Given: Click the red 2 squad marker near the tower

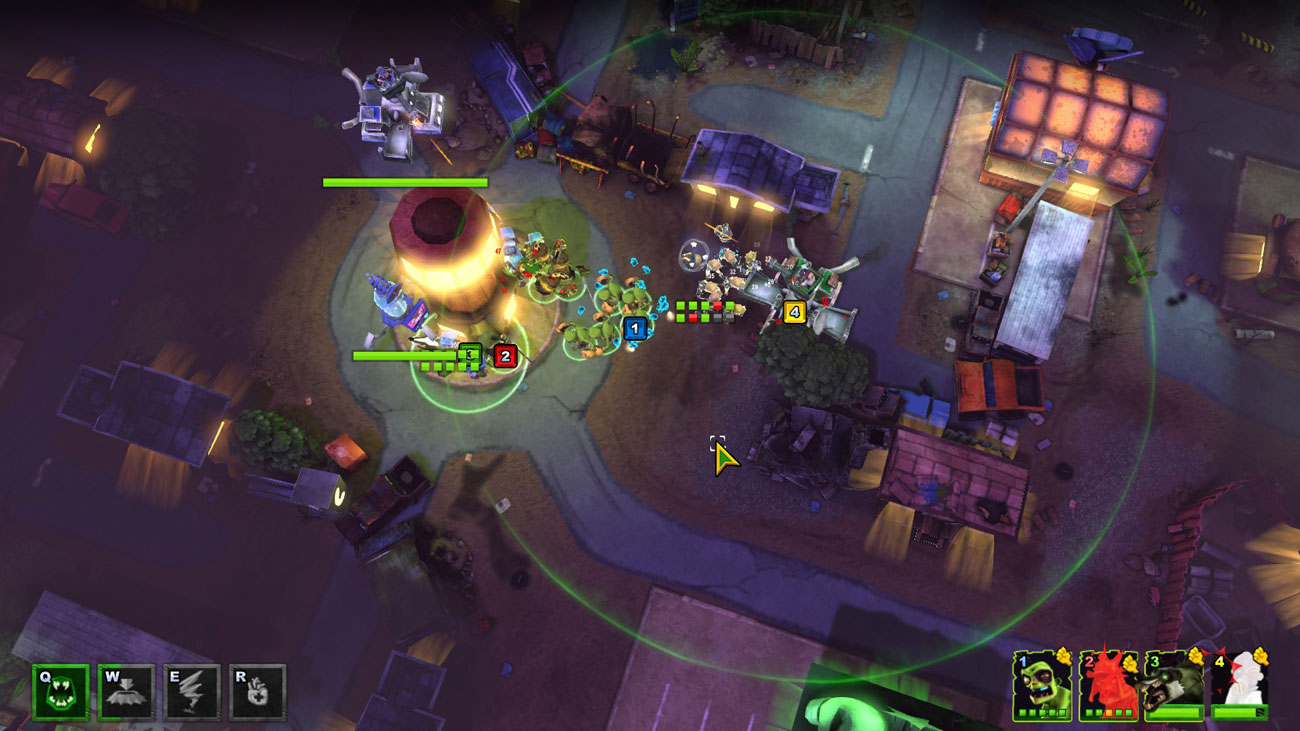Looking at the screenshot, I should 504,356.
